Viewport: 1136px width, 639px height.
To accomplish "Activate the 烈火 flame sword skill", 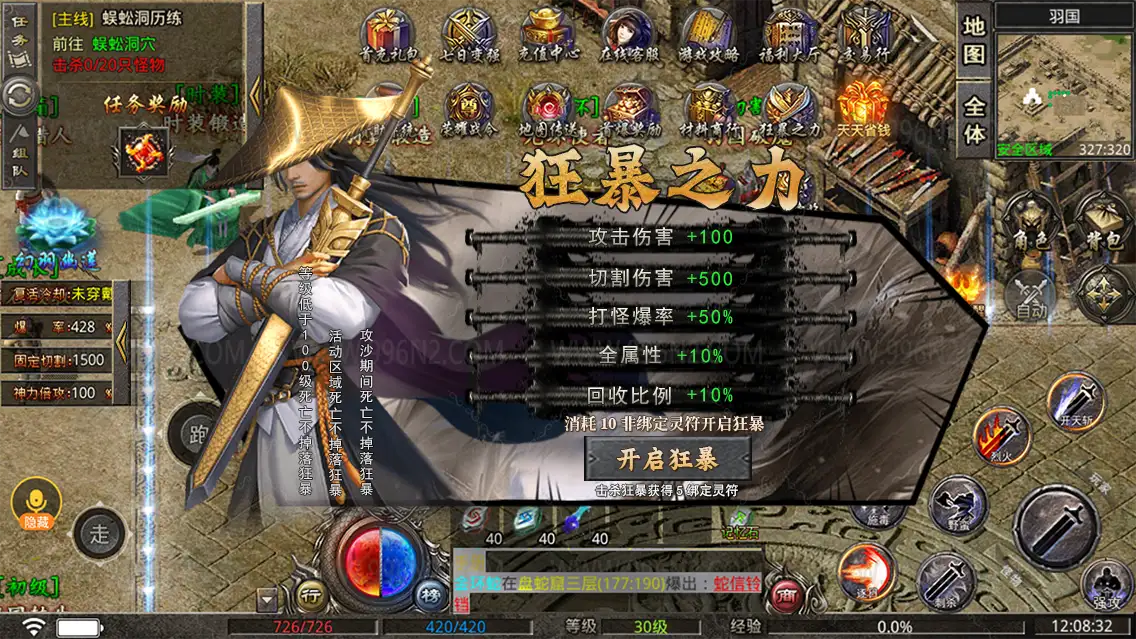I will click(x=1000, y=435).
